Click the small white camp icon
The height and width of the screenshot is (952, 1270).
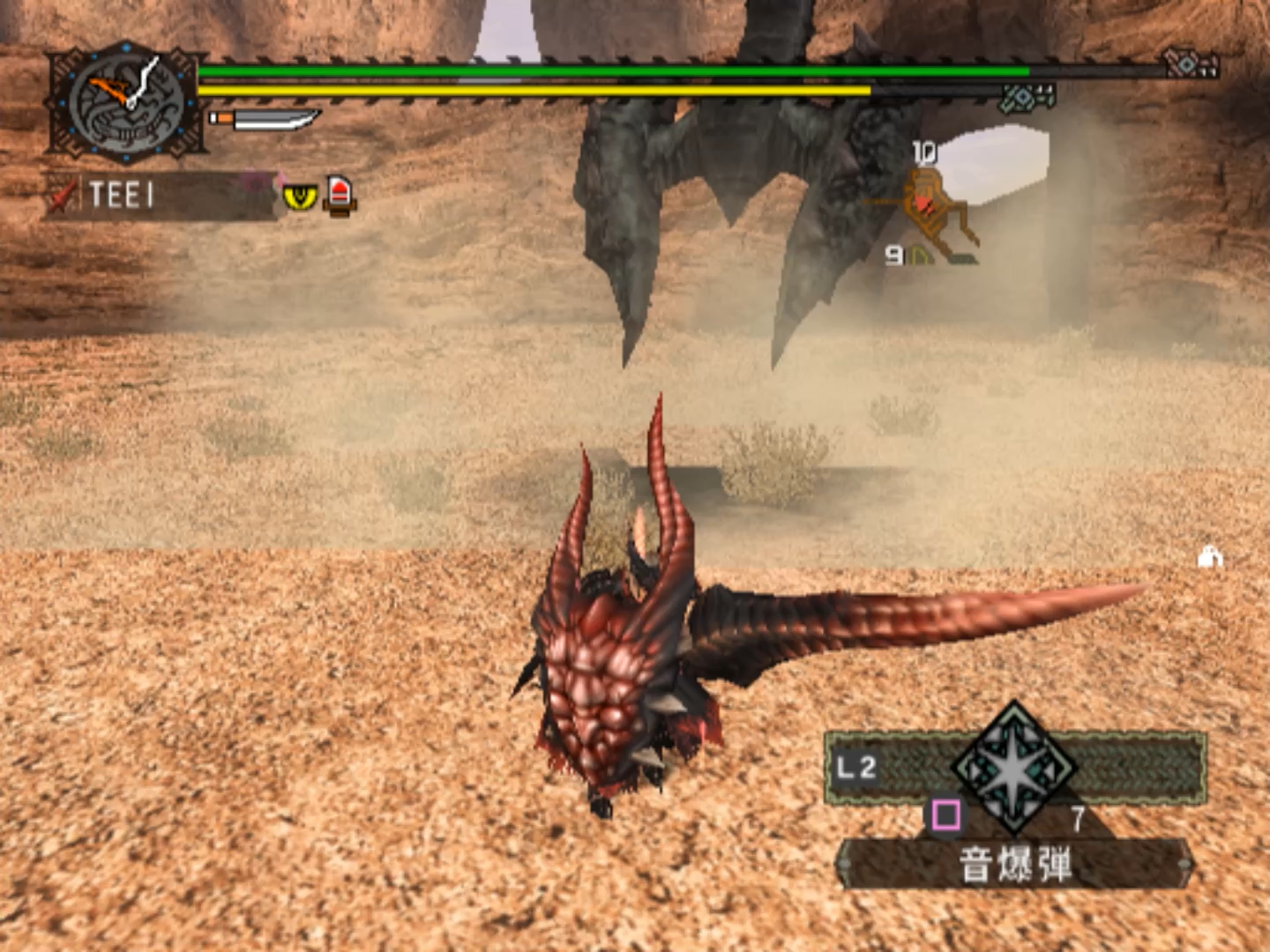pos(1210,556)
